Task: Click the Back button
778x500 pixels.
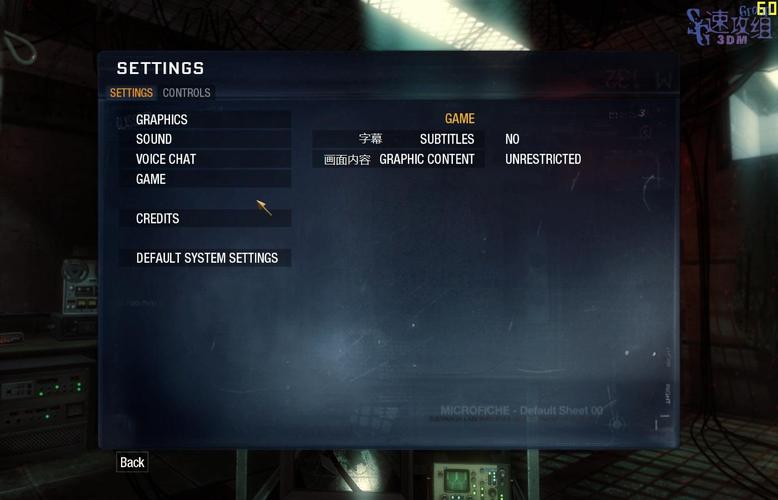Action: 132,462
